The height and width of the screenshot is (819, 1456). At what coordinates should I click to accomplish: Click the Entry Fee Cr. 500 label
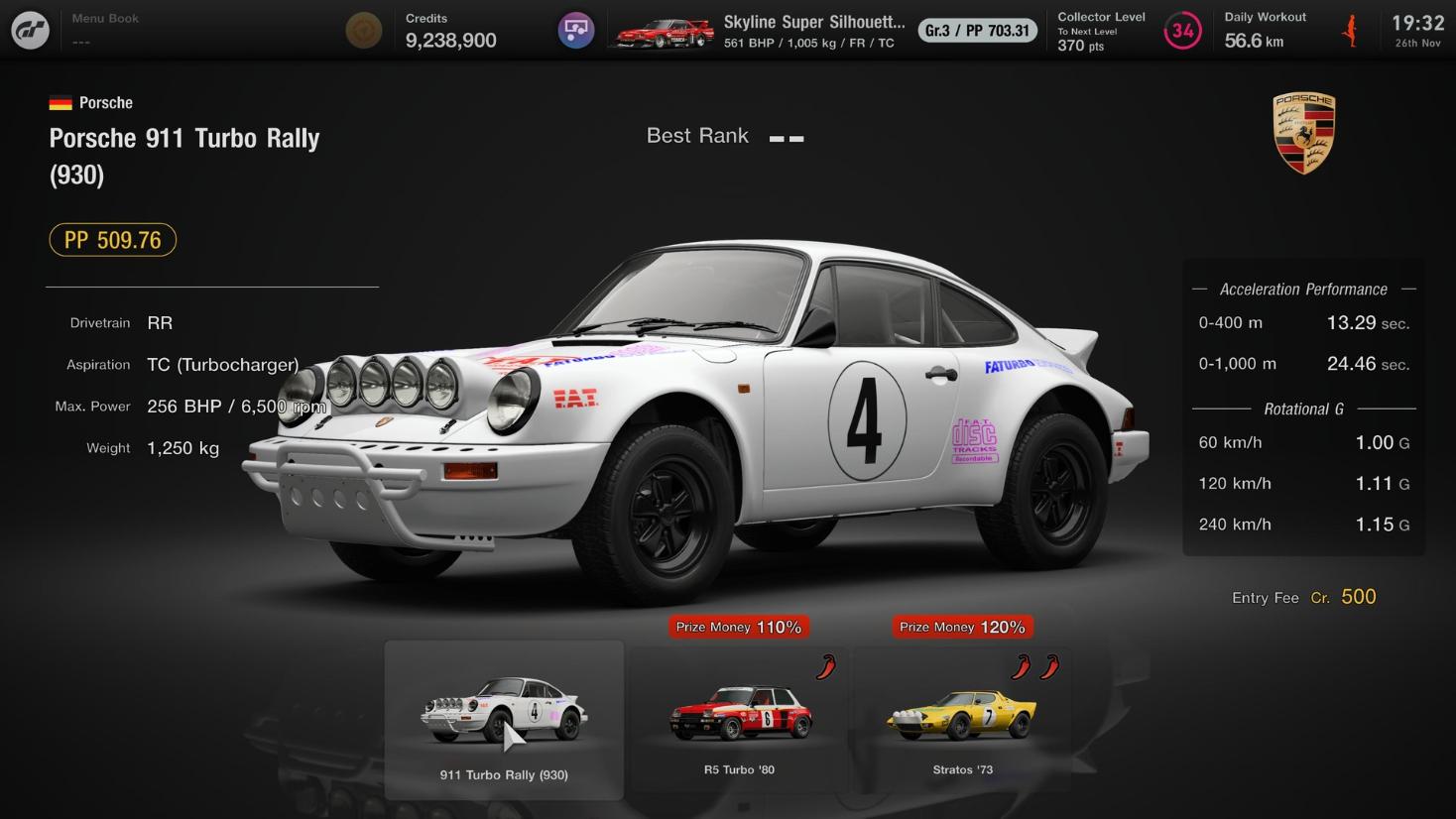(x=1303, y=597)
